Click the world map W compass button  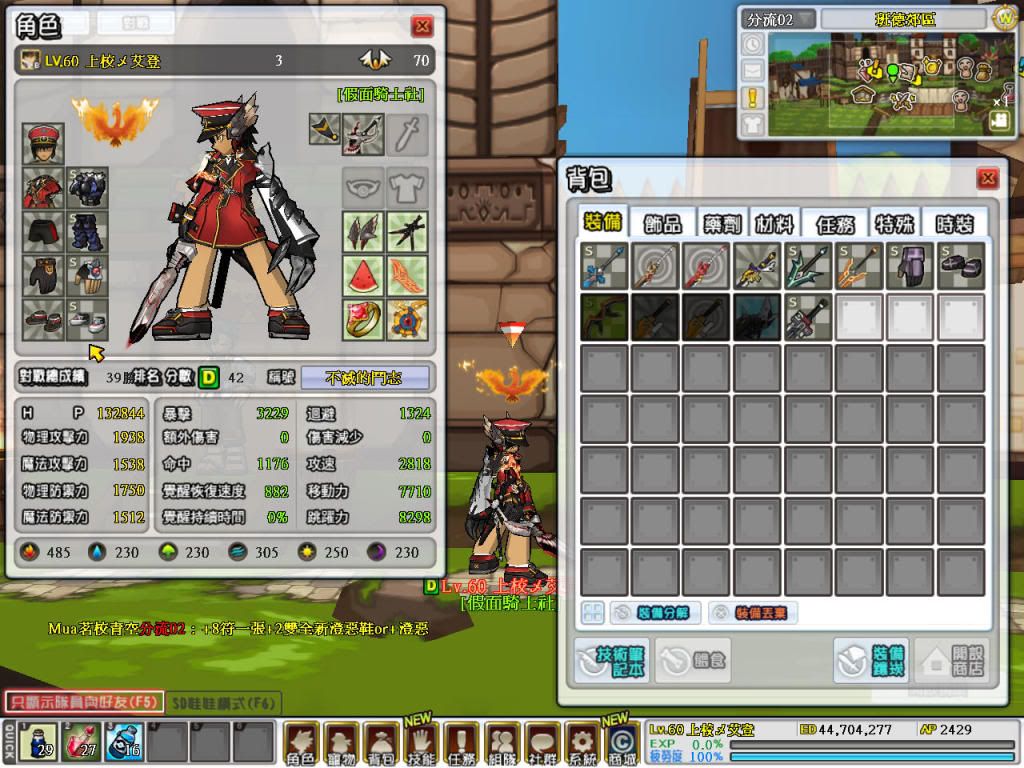coord(1004,17)
